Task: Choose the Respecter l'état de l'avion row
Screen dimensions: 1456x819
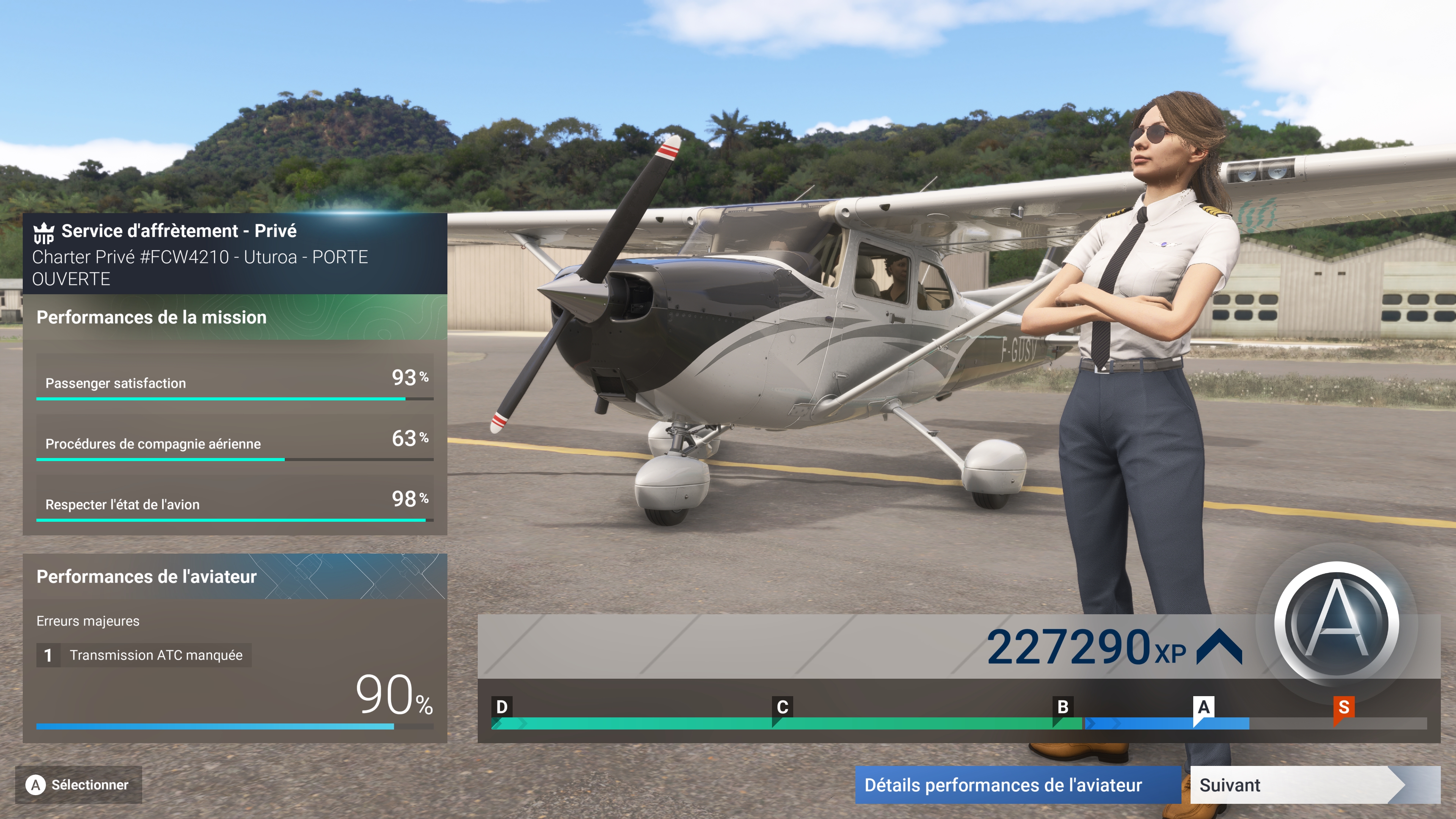Action: 235,499
